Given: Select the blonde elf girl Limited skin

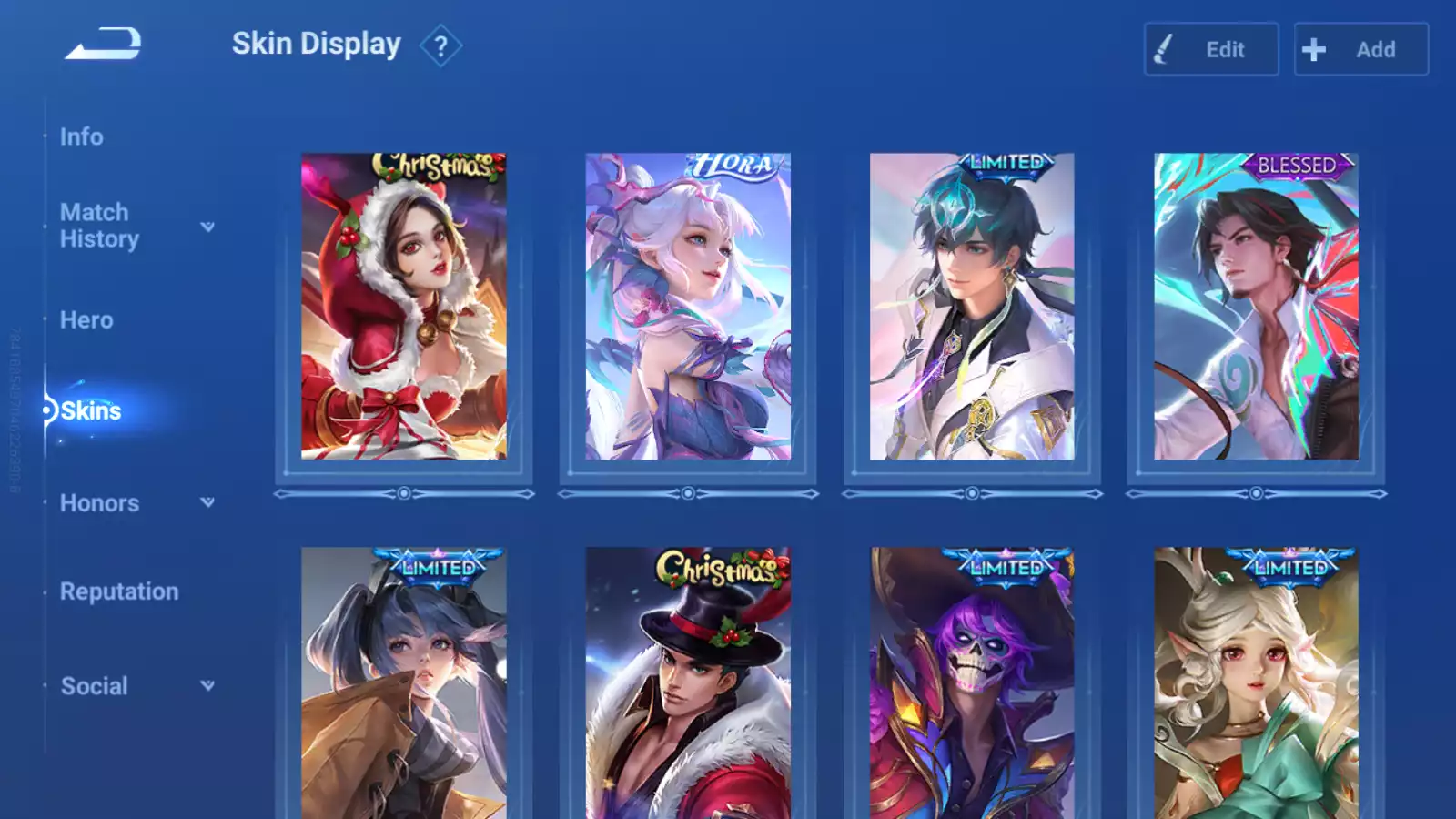Looking at the screenshot, I should coord(1256,682).
